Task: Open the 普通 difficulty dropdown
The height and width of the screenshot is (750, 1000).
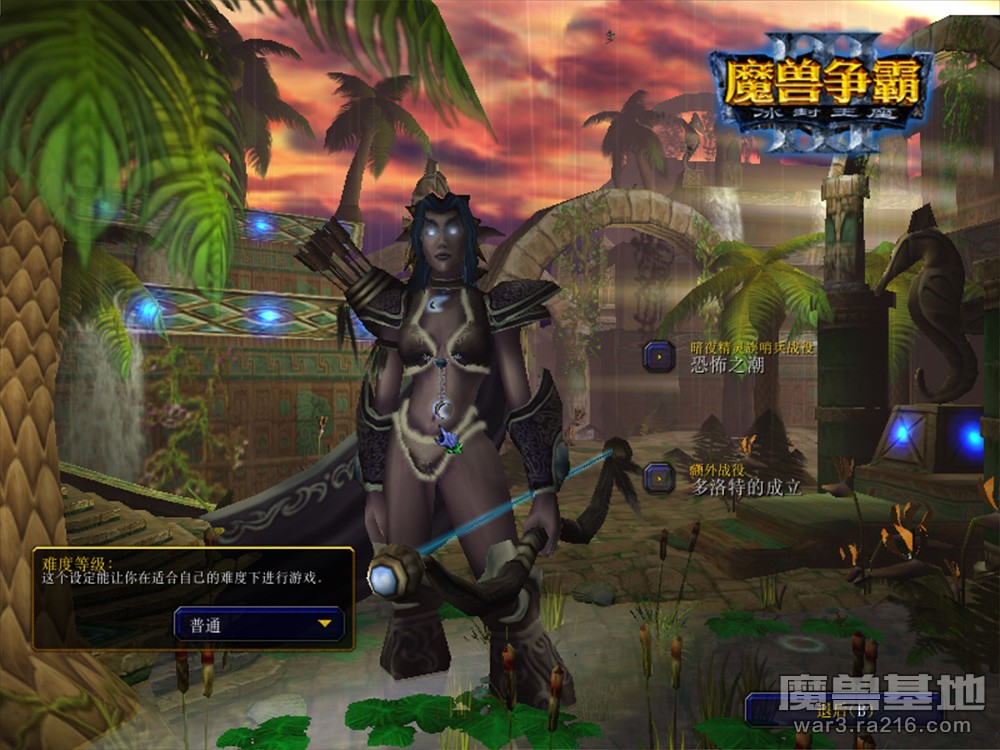Action: pyautogui.click(x=260, y=624)
